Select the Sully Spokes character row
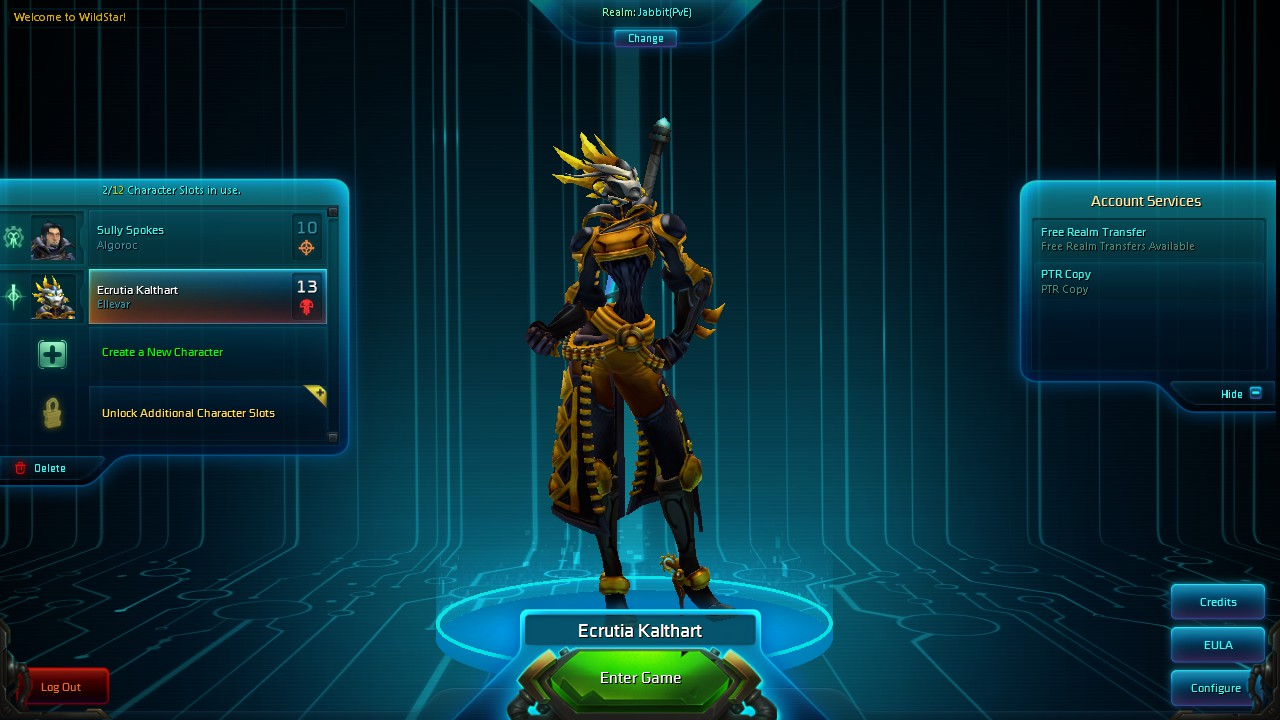The width and height of the screenshot is (1280, 720). [207, 237]
